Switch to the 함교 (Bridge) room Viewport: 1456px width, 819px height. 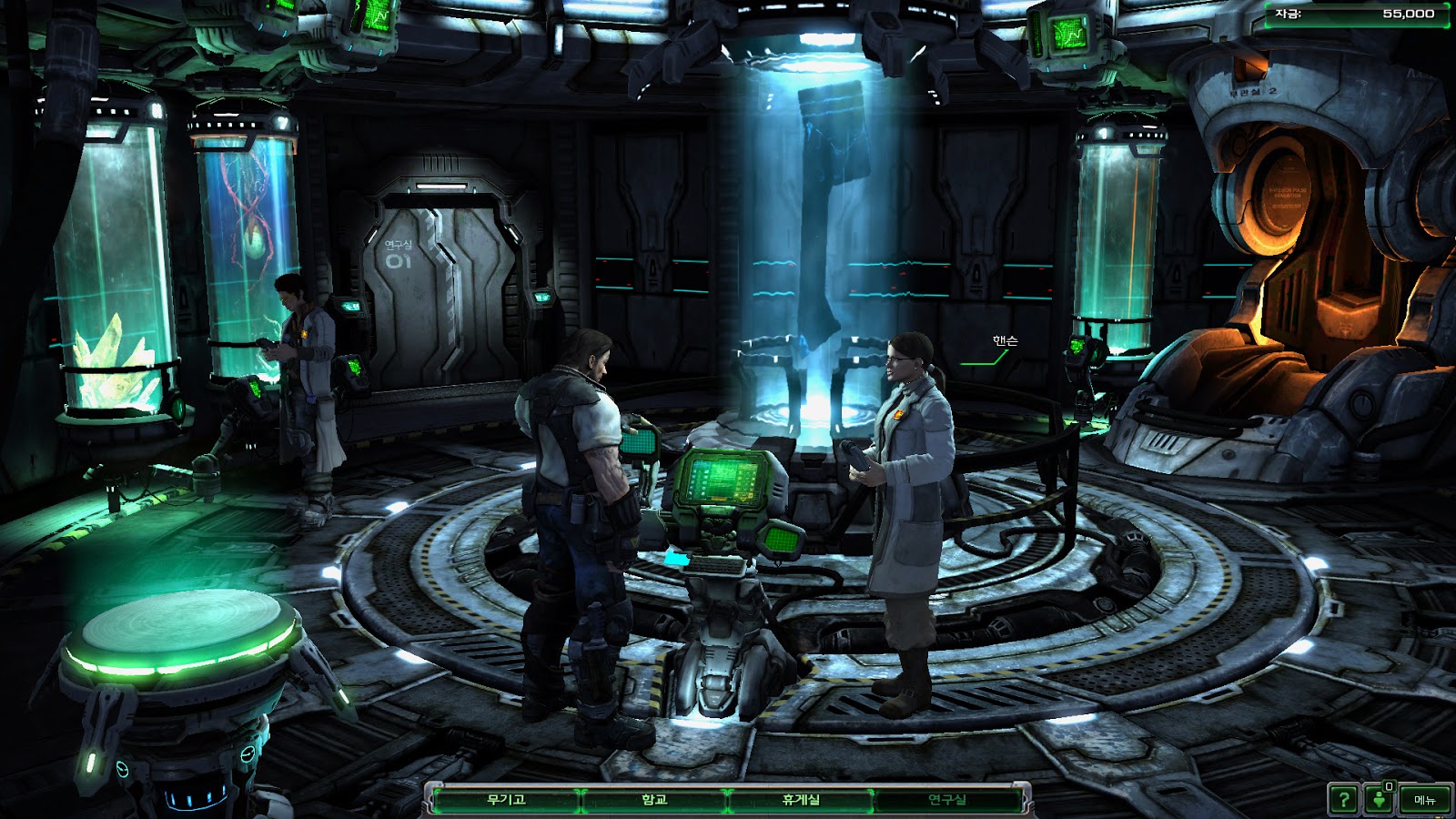(x=653, y=800)
